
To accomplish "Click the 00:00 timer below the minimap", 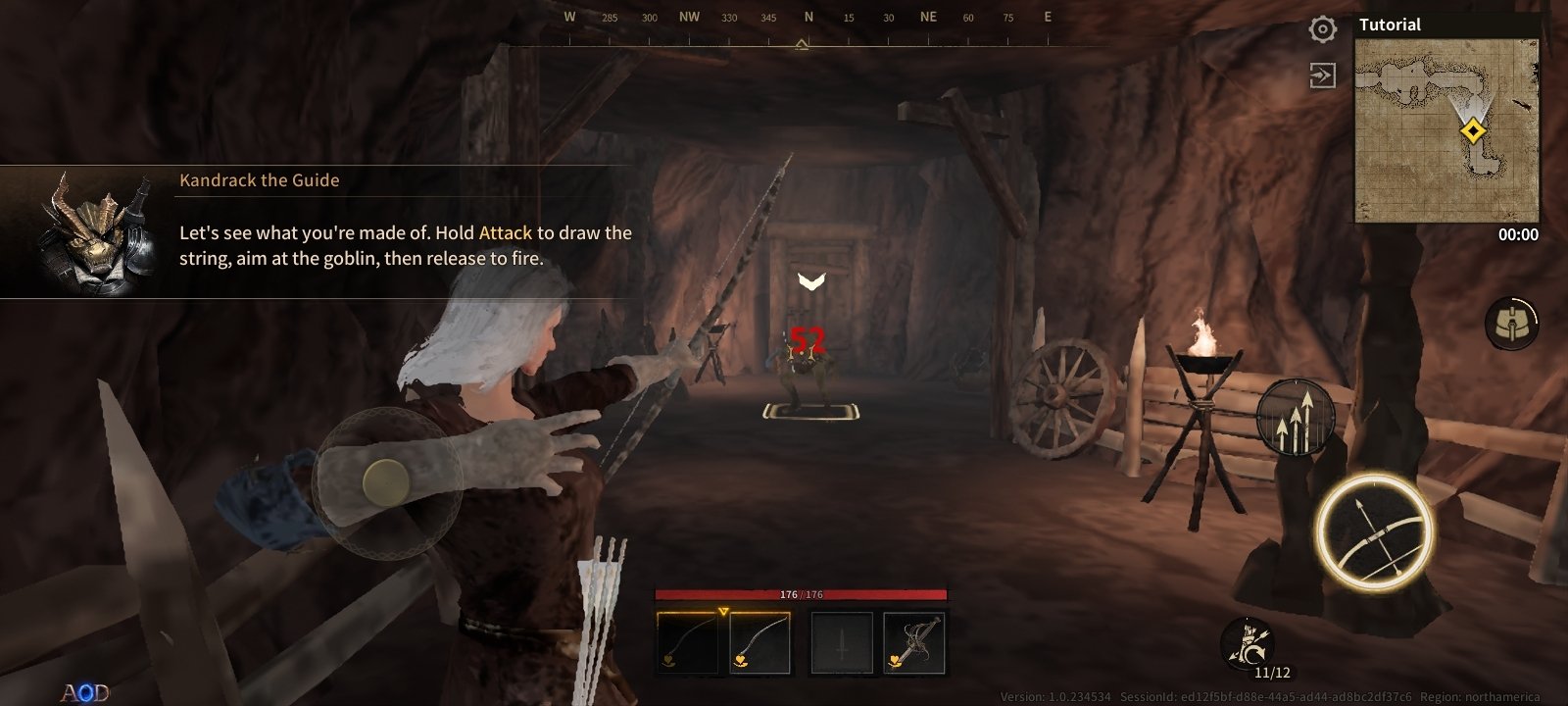I will (x=1517, y=233).
